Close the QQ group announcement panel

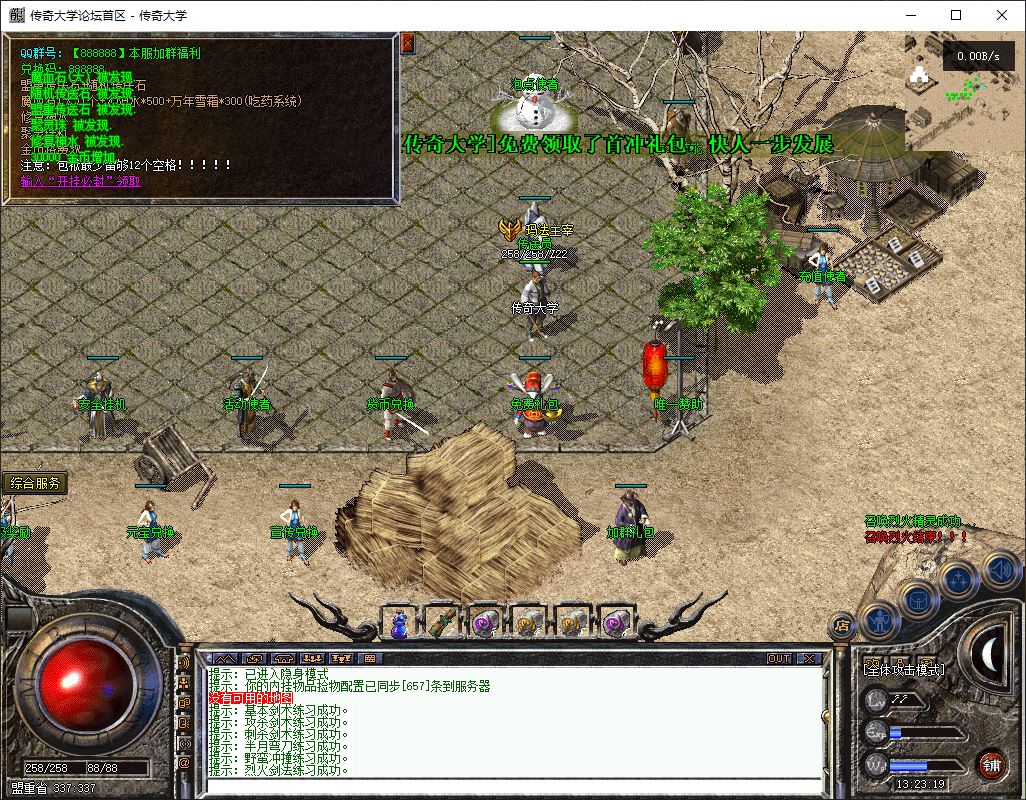point(407,44)
